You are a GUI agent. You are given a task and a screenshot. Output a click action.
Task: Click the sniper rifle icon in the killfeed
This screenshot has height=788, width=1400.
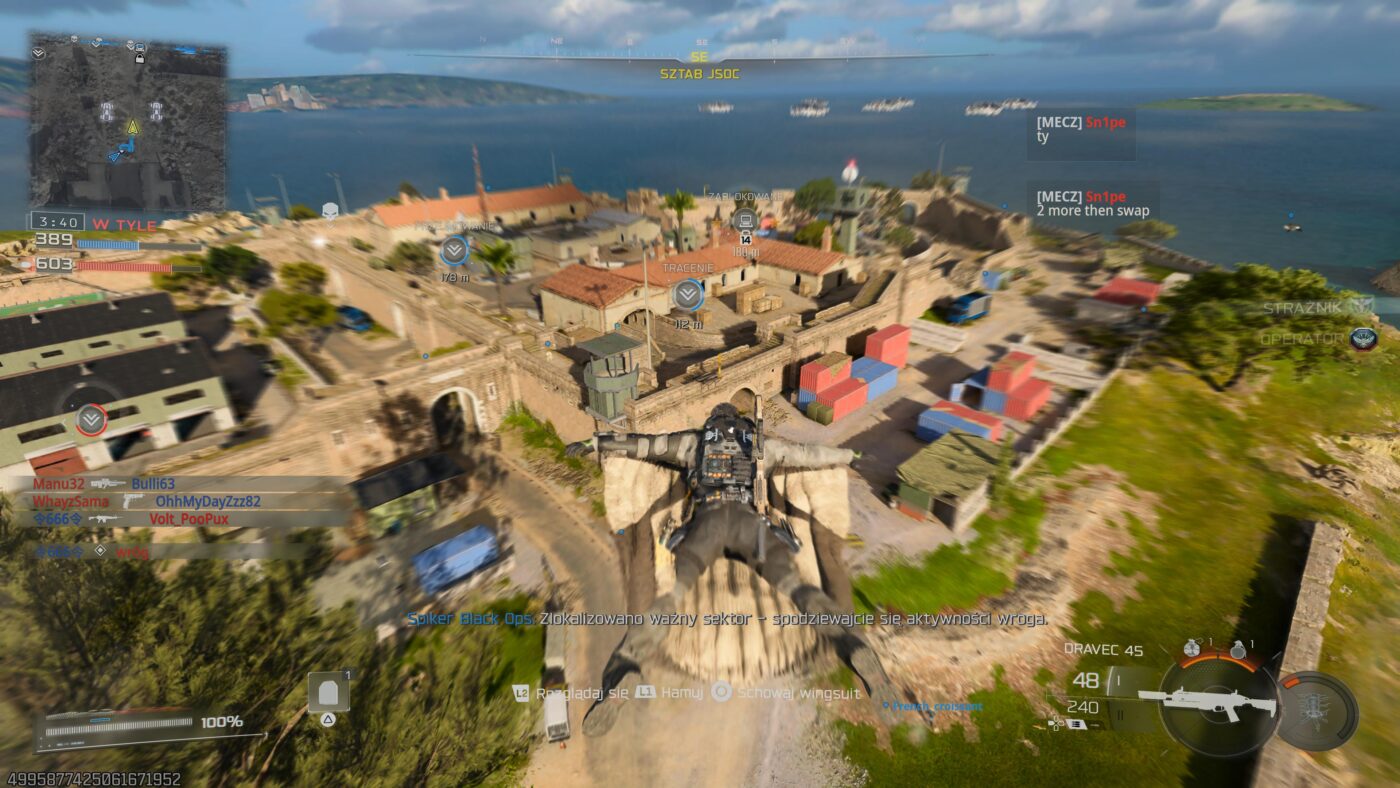coord(107,484)
